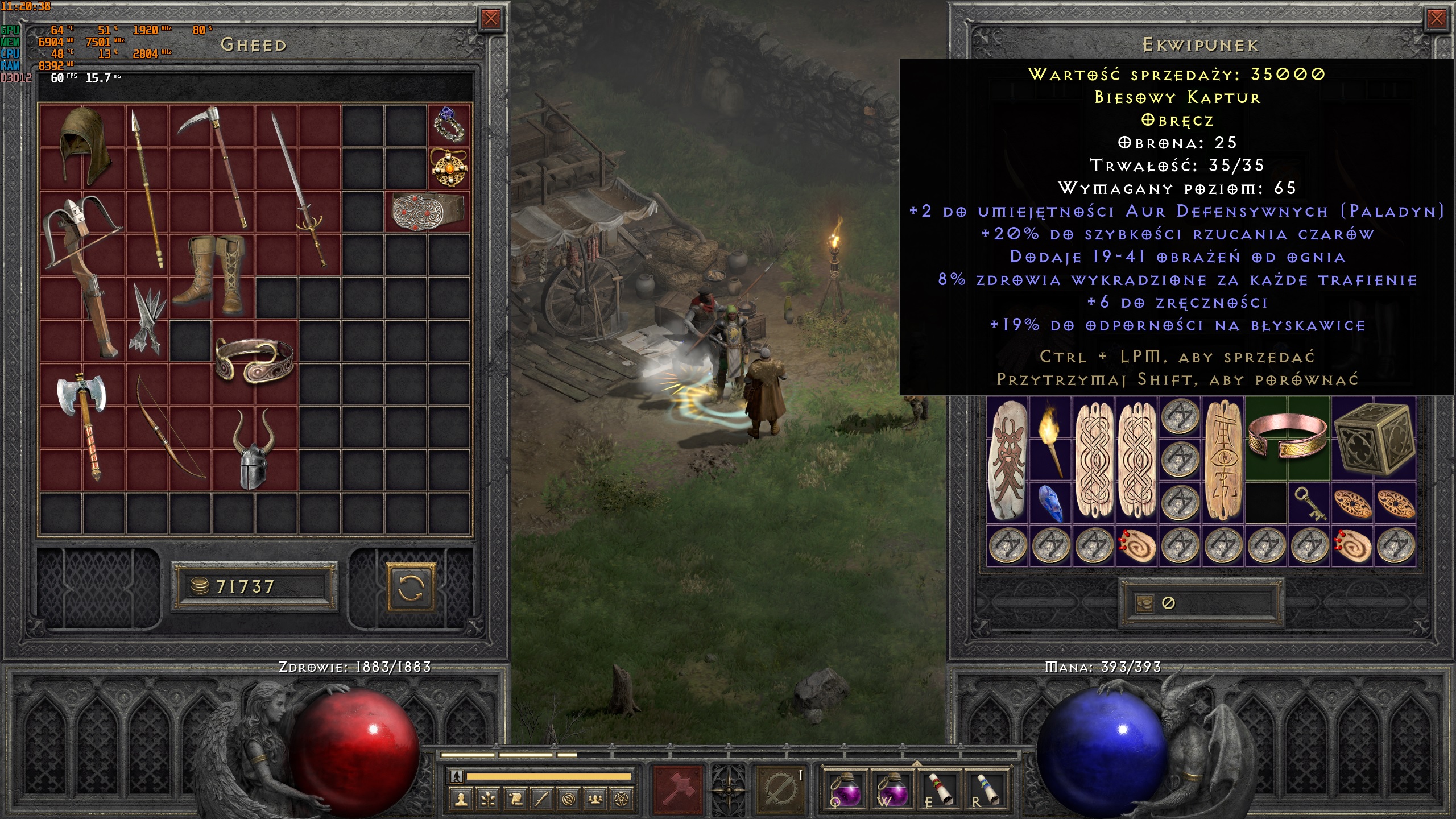Select the blue gem in the inventory
The width and height of the screenshot is (1456, 819).
click(1050, 503)
